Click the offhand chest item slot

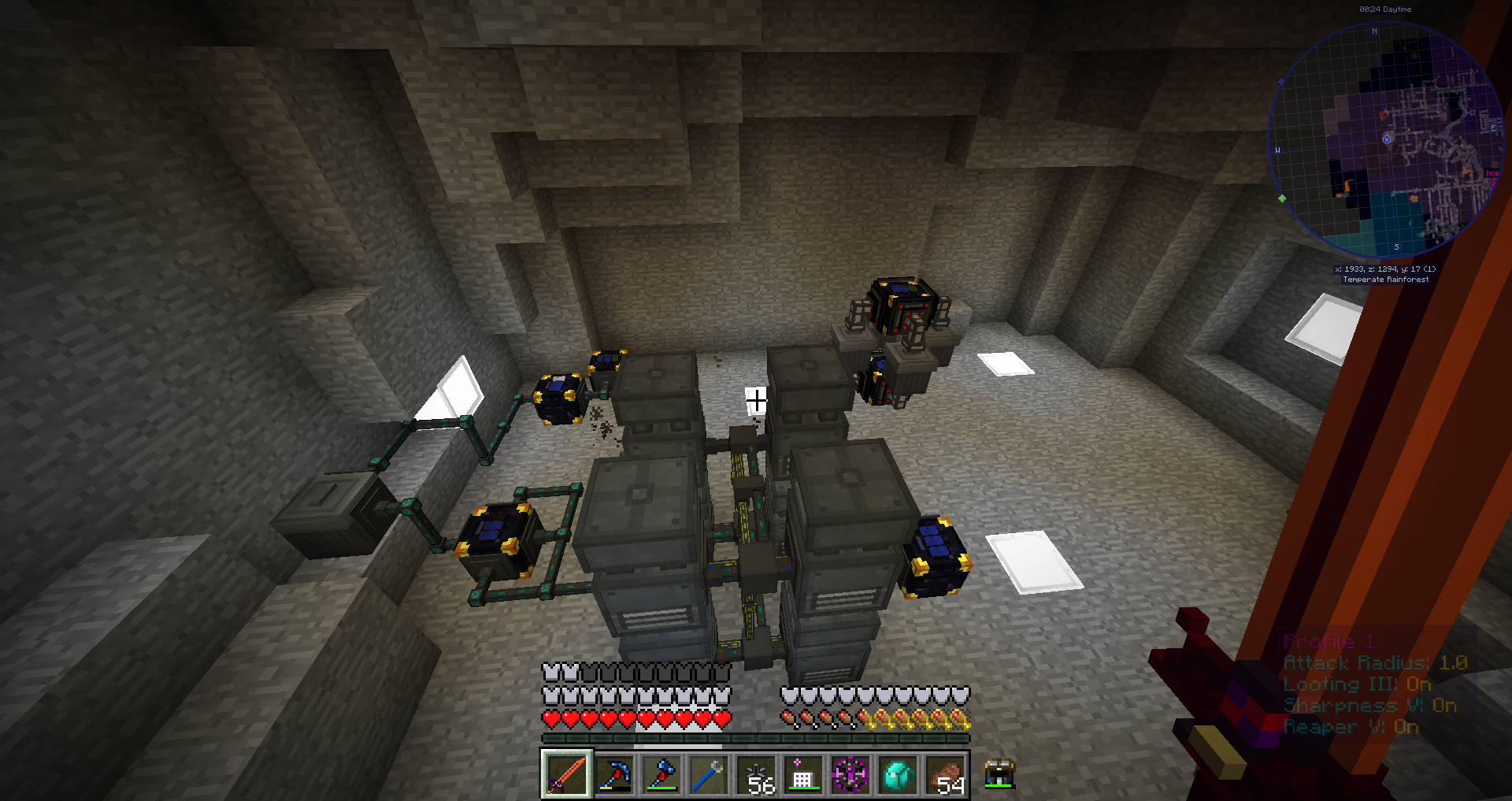coord(999,774)
